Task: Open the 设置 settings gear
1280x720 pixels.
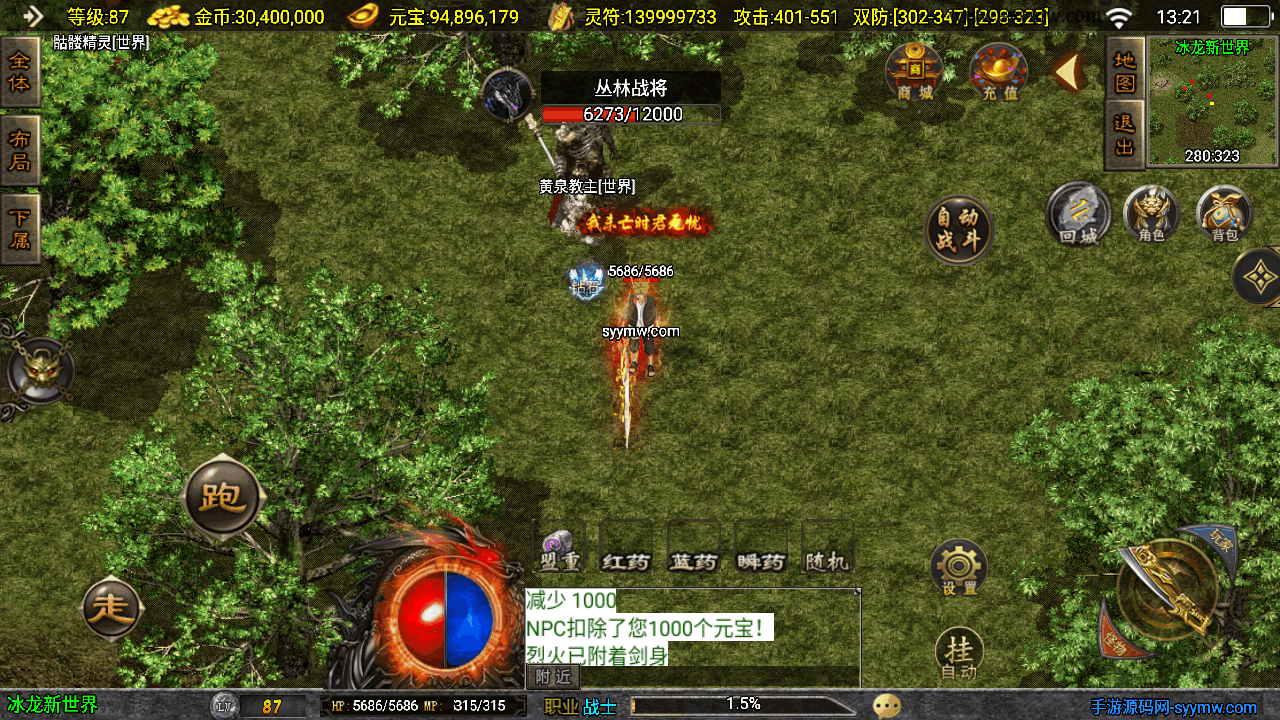Action: point(959,568)
